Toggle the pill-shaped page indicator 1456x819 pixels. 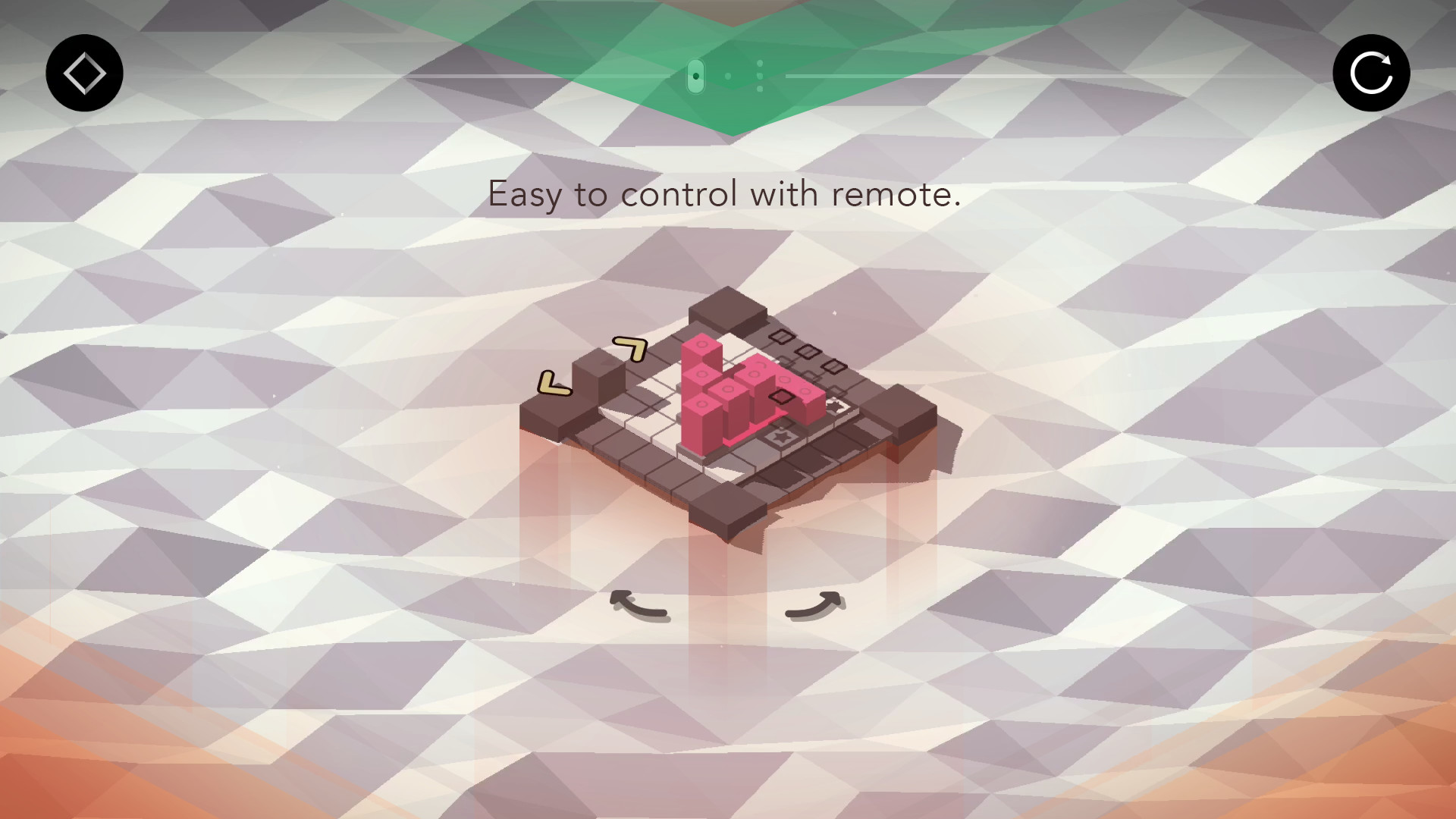[x=695, y=77]
